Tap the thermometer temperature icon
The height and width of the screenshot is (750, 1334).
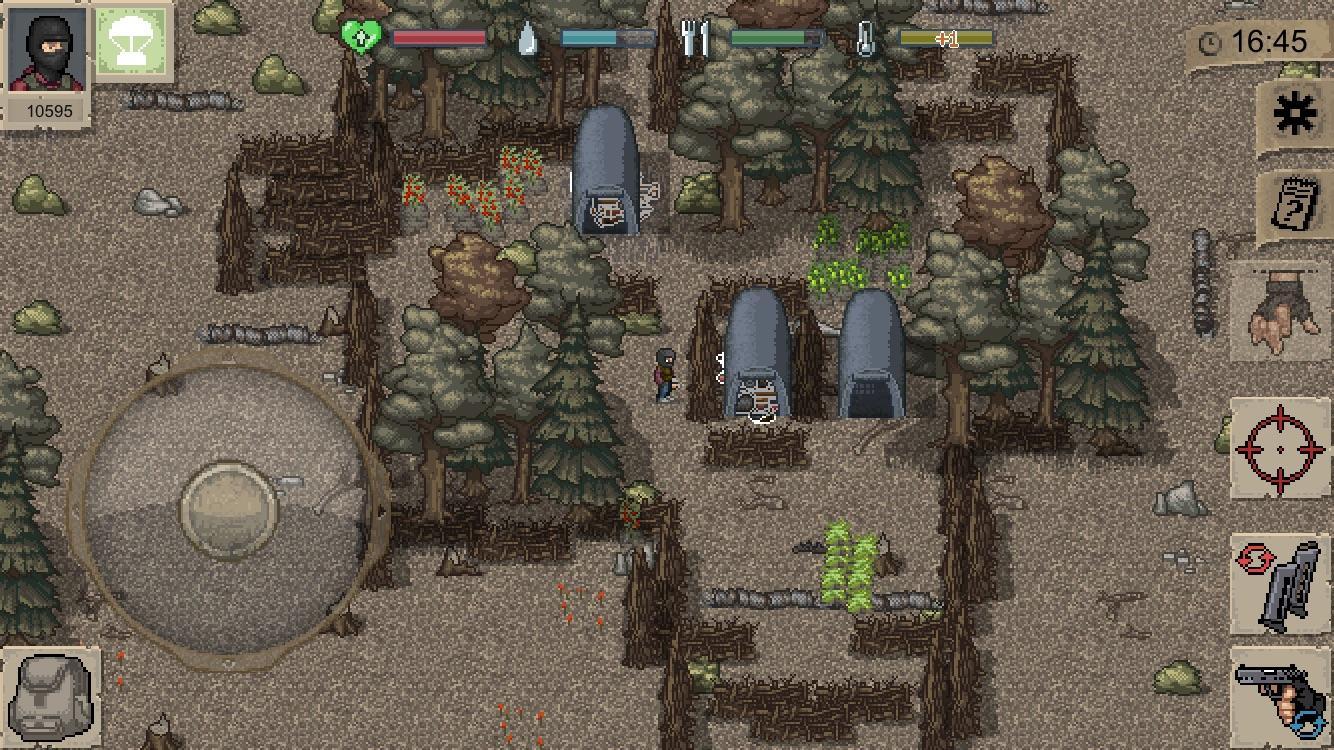tap(867, 37)
